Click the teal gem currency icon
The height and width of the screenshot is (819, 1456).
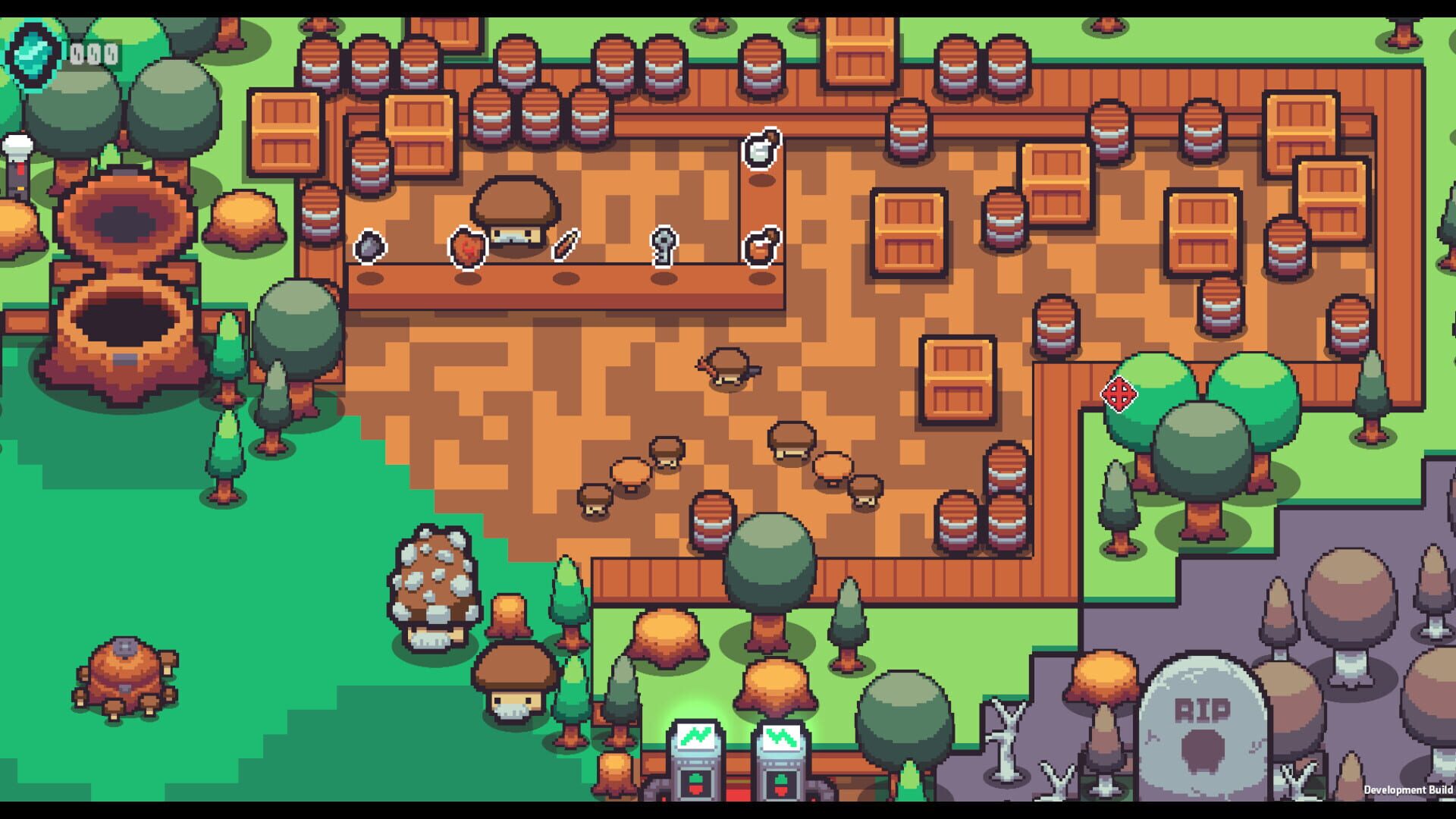[x=31, y=51]
